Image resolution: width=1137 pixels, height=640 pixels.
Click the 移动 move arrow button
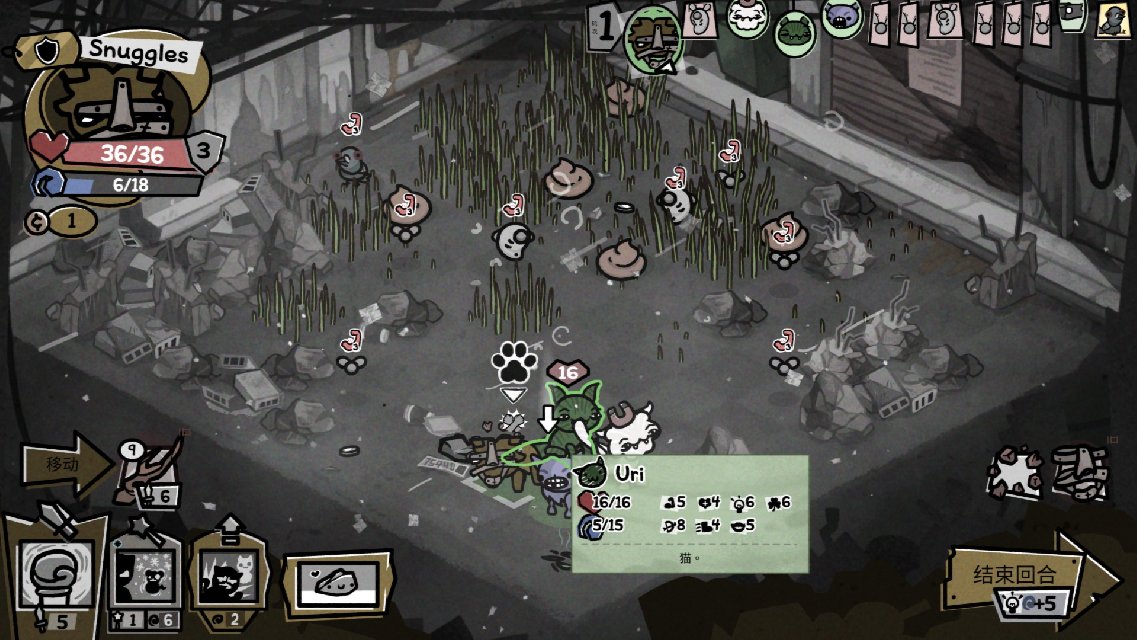point(67,463)
